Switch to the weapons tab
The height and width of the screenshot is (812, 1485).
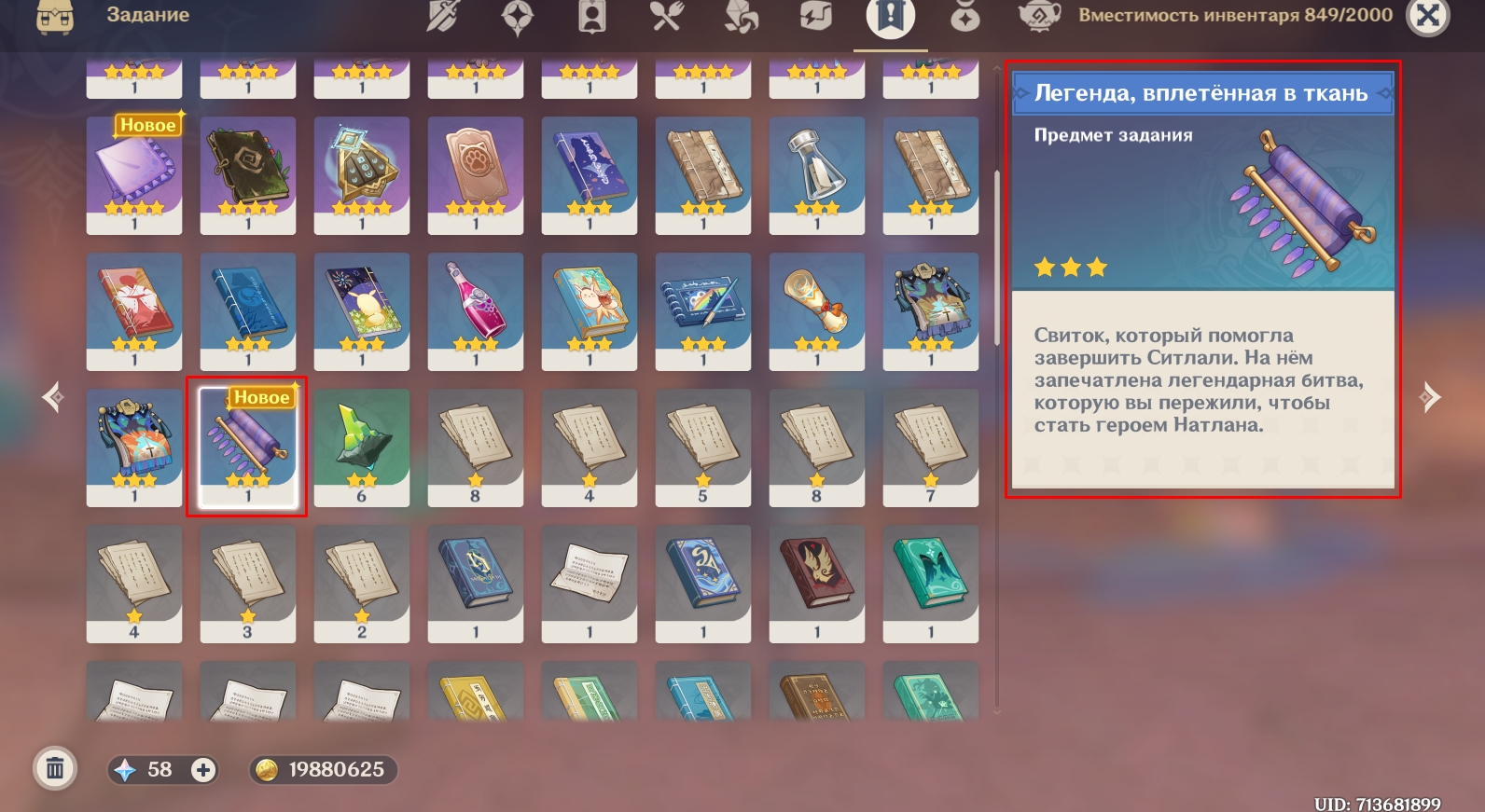(443, 16)
